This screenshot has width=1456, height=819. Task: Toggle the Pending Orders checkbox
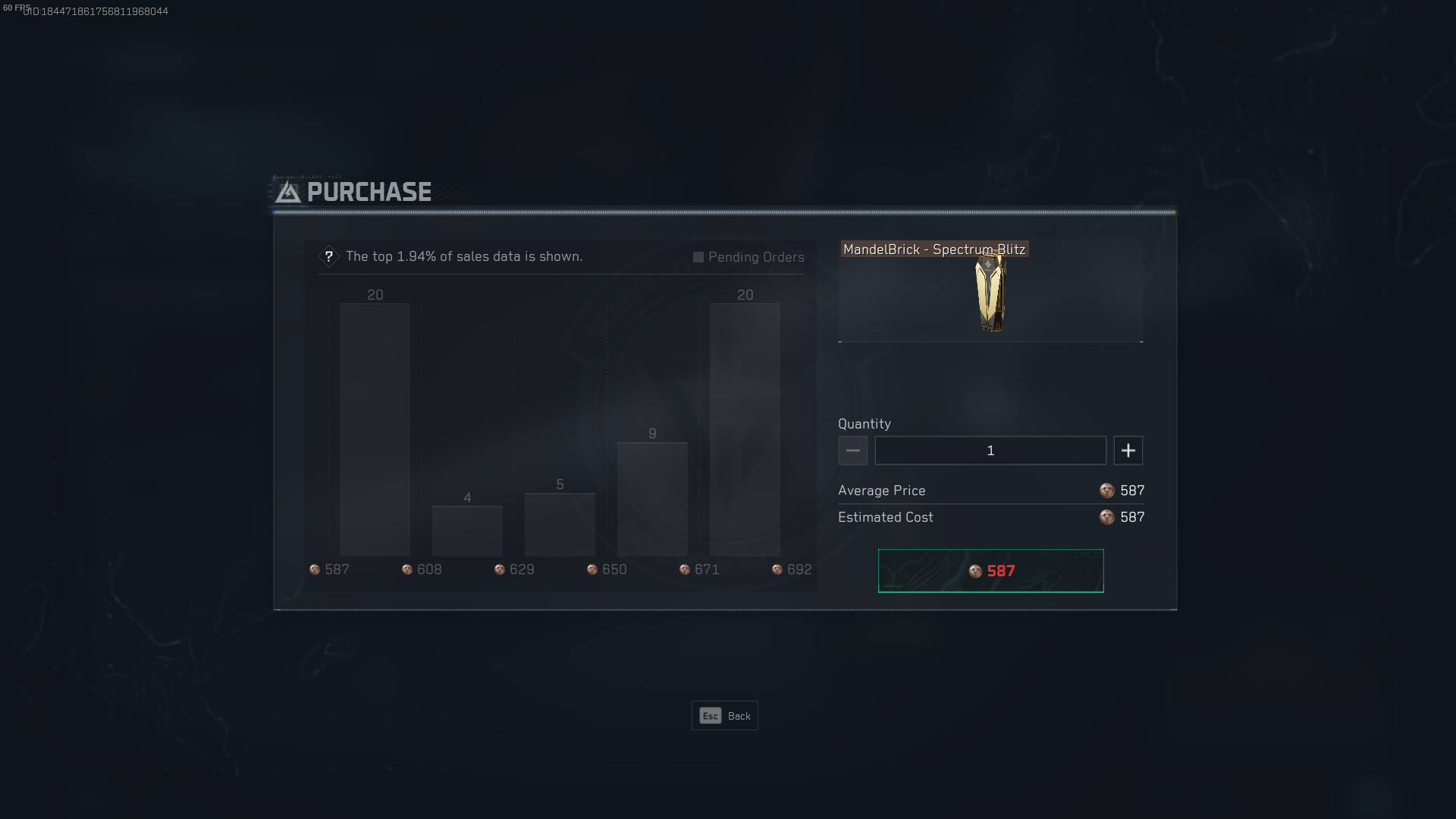pos(698,257)
